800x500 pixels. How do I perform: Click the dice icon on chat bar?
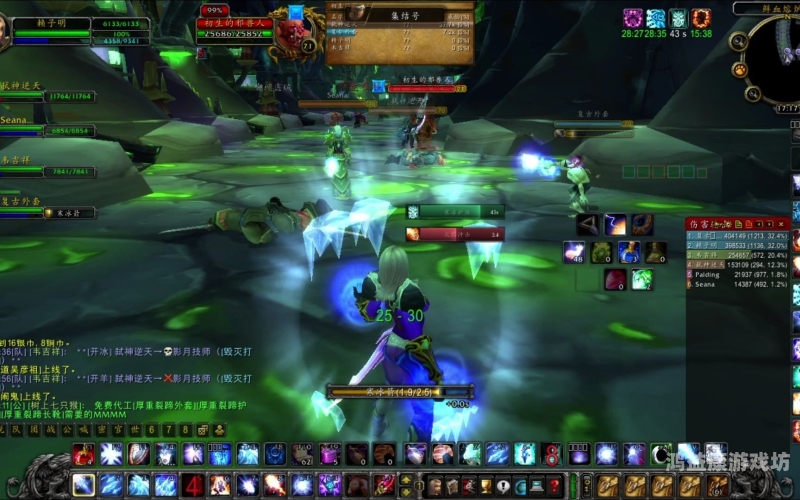(x=203, y=430)
